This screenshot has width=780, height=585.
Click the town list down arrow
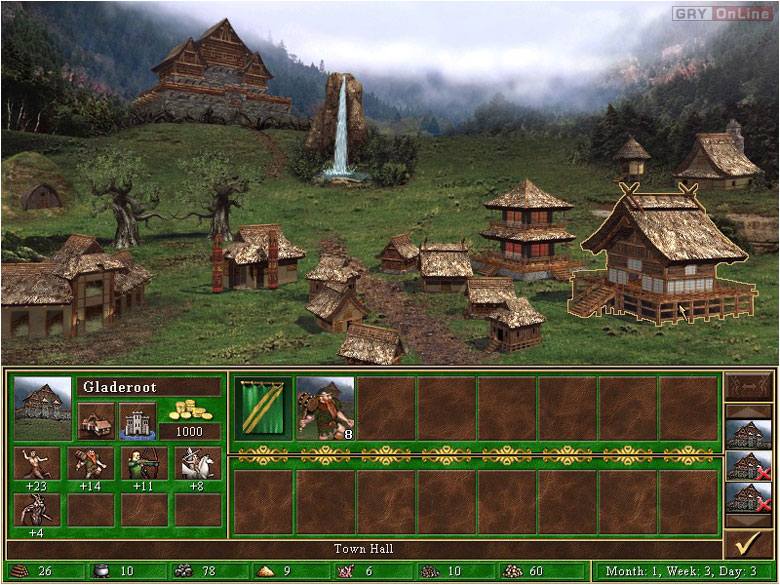(x=746, y=521)
